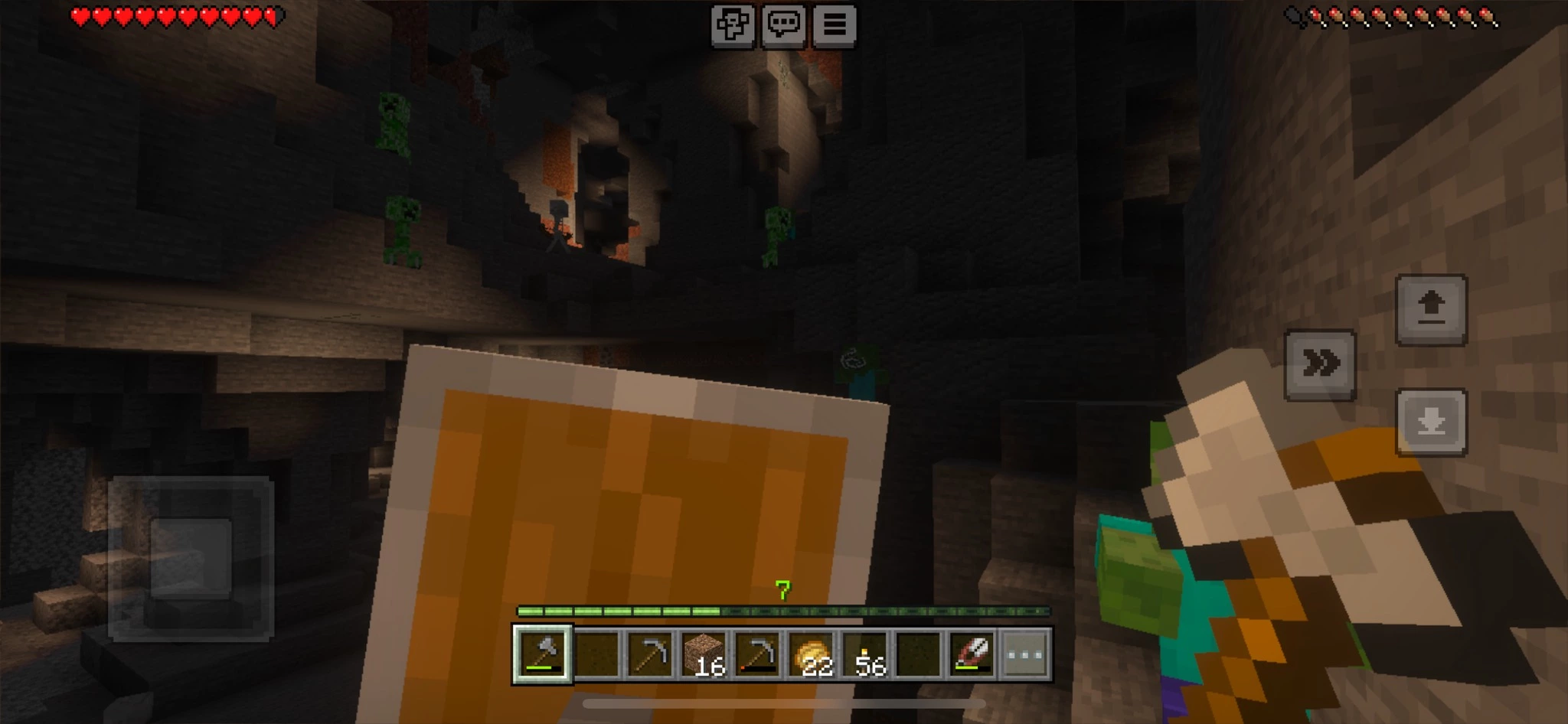Tap the movement joystick pad

pyautogui.click(x=191, y=559)
